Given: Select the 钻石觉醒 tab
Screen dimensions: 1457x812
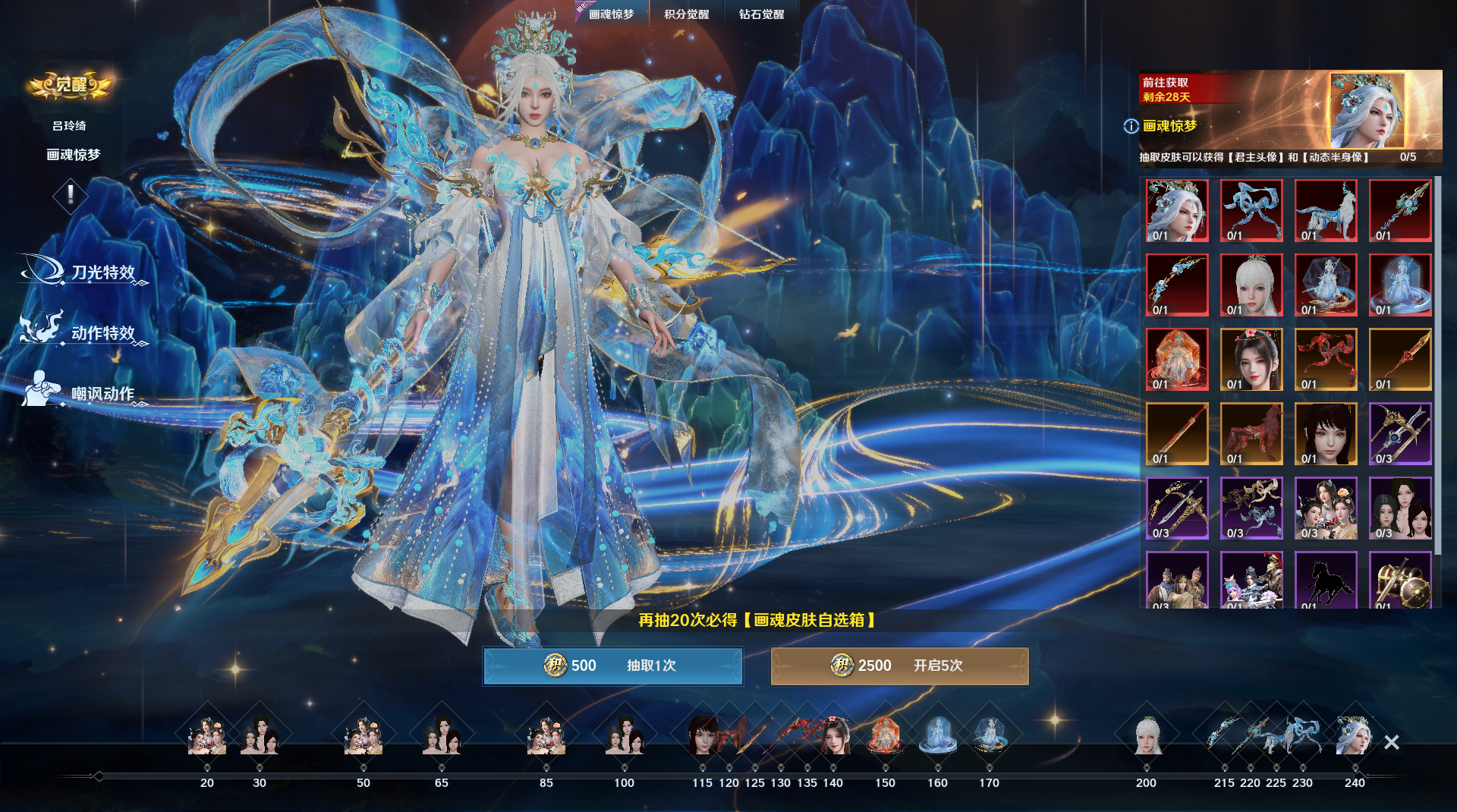Looking at the screenshot, I should pyautogui.click(x=761, y=14).
